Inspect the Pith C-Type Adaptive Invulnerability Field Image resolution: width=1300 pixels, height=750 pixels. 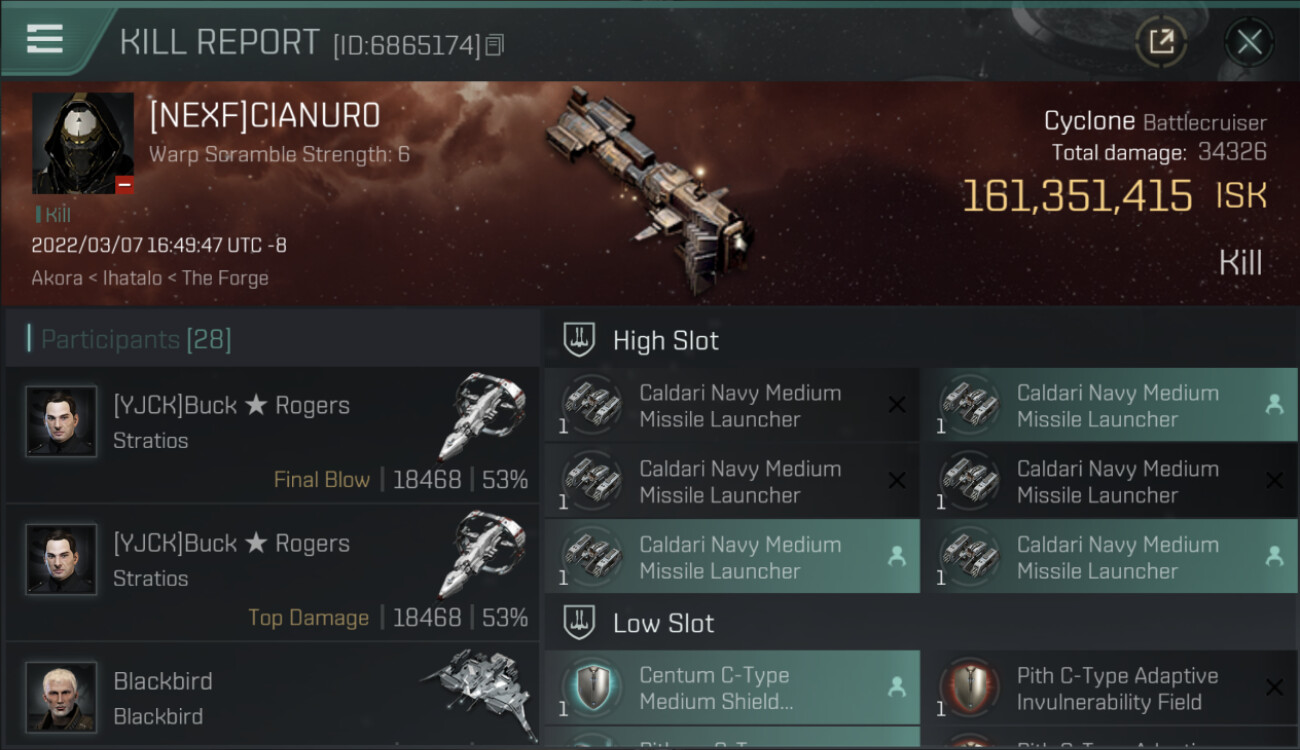click(x=1109, y=688)
